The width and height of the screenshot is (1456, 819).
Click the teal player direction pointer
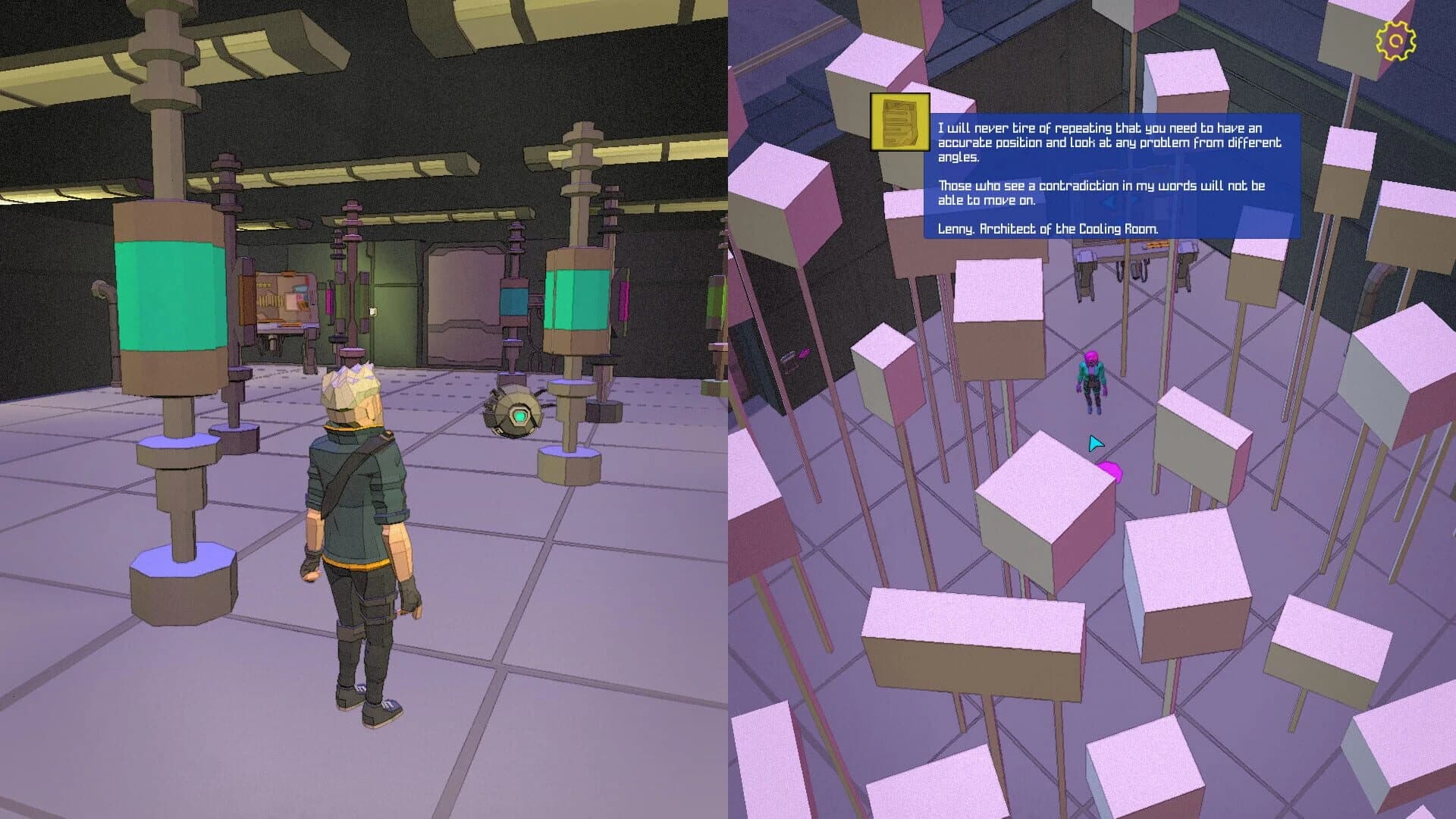pyautogui.click(x=1095, y=442)
